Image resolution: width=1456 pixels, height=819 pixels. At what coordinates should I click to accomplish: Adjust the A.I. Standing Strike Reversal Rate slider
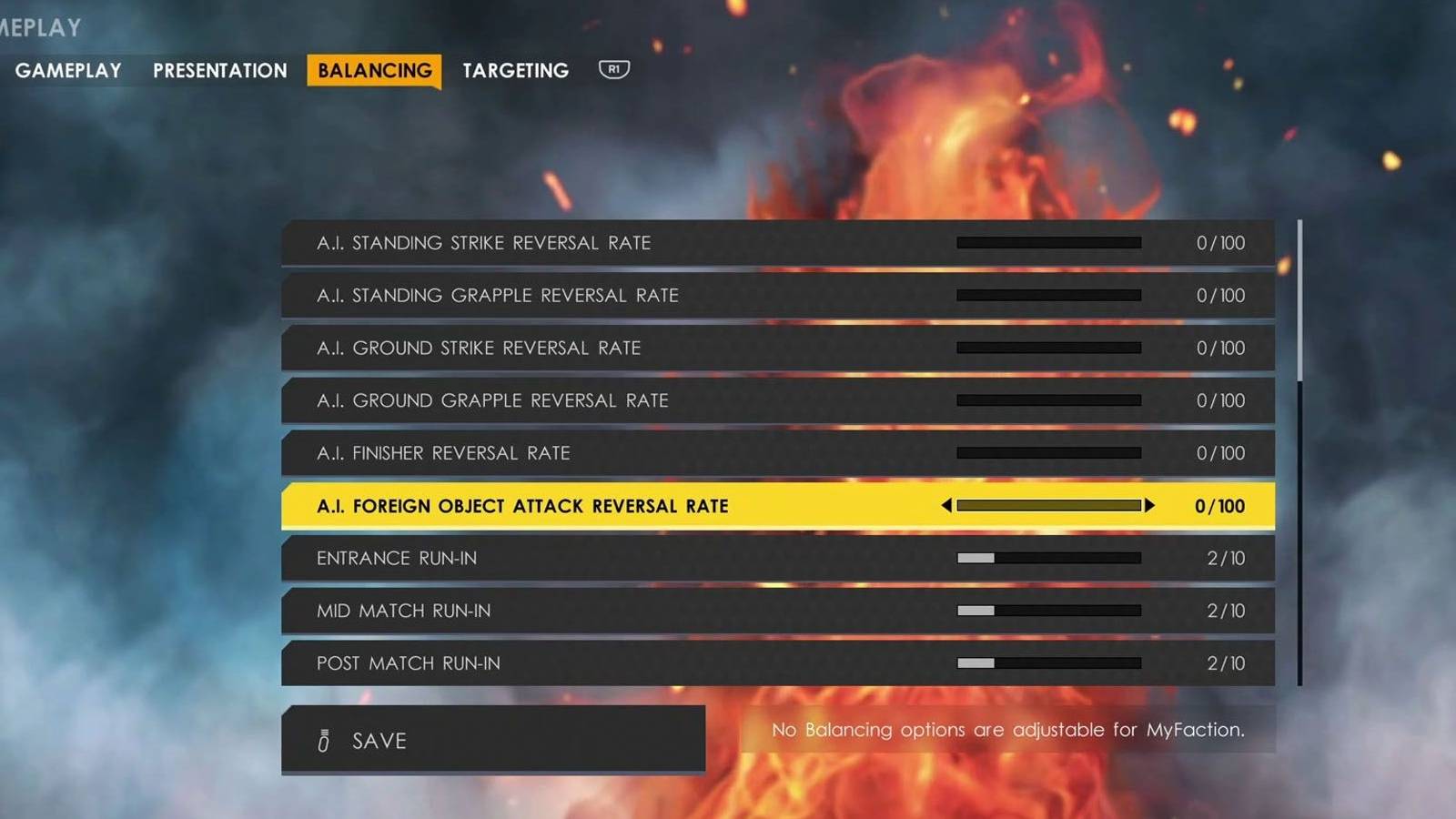click(1048, 243)
